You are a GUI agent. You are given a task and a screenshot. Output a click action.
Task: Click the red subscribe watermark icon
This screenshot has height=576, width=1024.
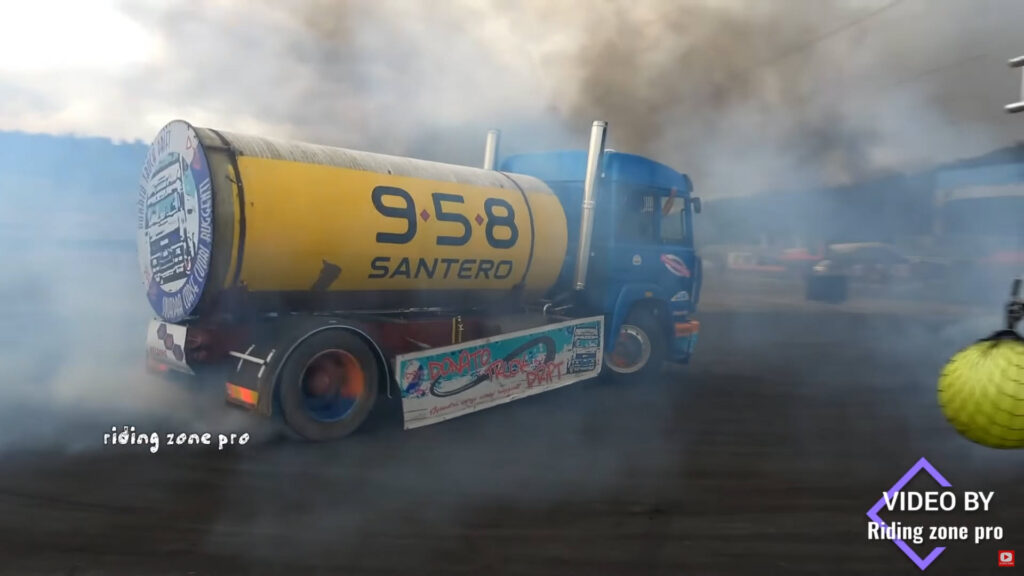pyautogui.click(x=1006, y=558)
